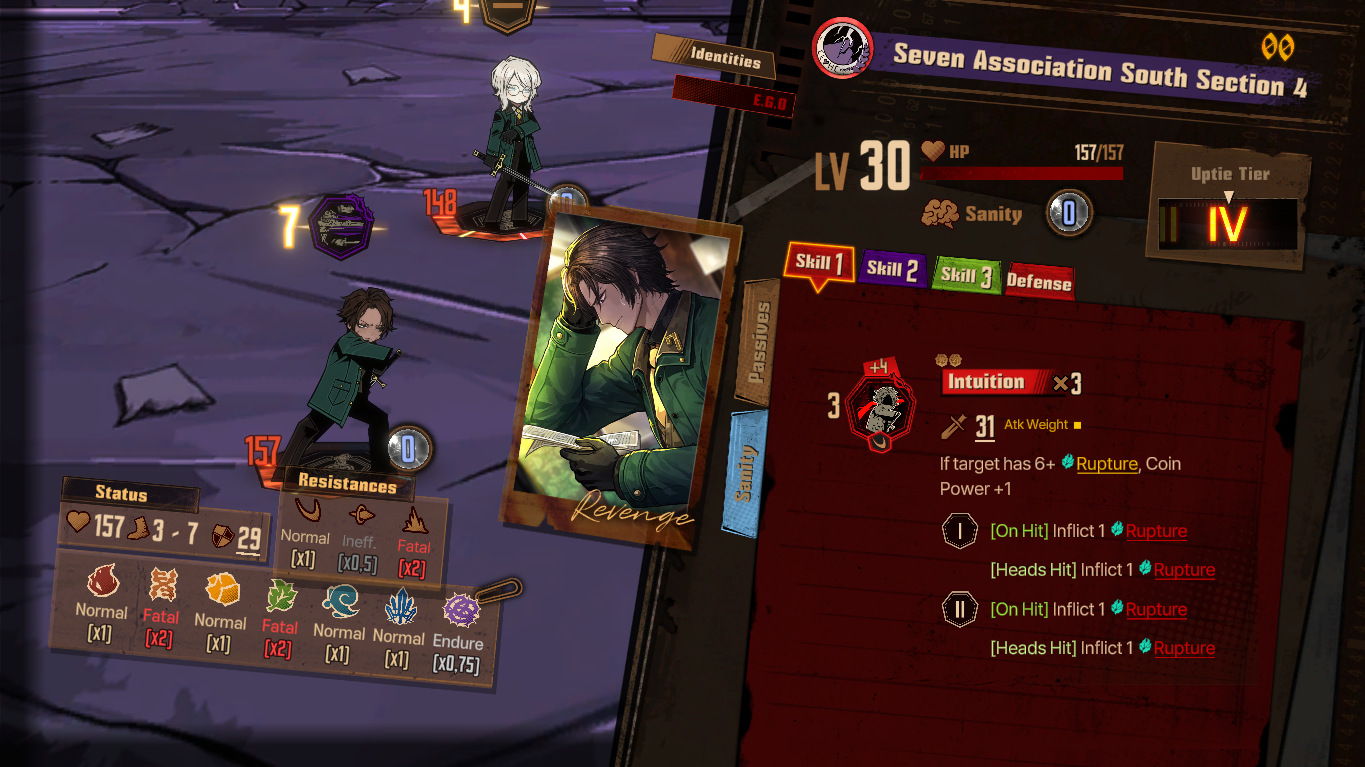Select the purple hexagon skill icon
Image resolution: width=1365 pixels, height=767 pixels.
tap(342, 227)
